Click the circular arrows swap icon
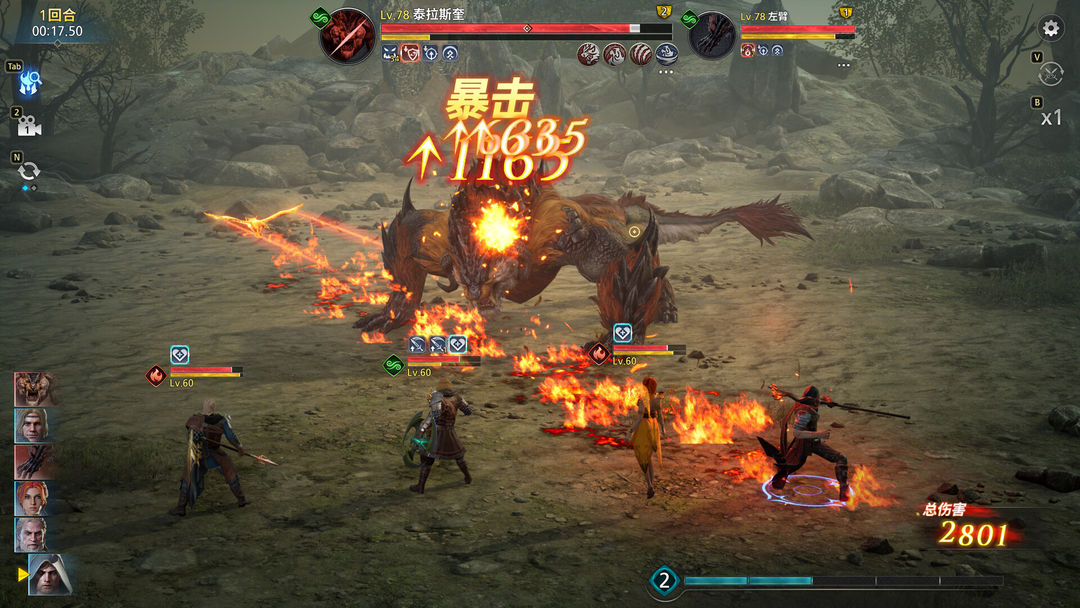The image size is (1080, 608). pos(28,171)
